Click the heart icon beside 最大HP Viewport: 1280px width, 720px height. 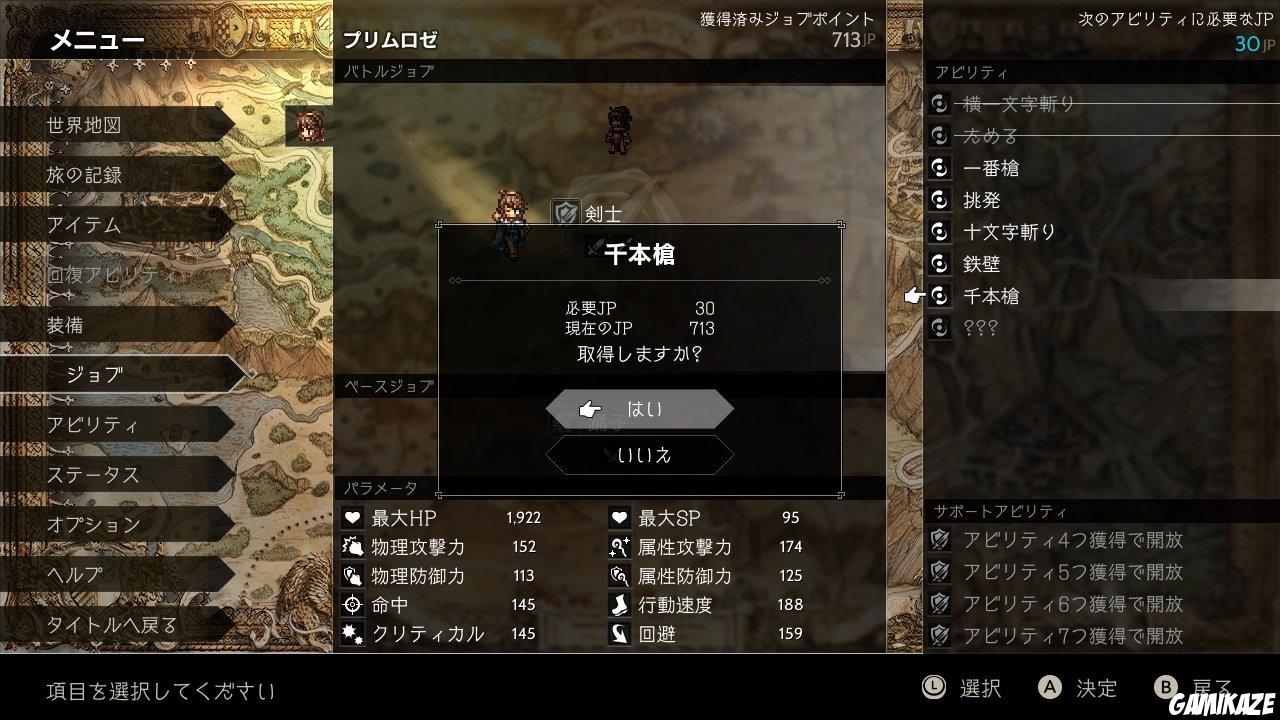coord(355,518)
